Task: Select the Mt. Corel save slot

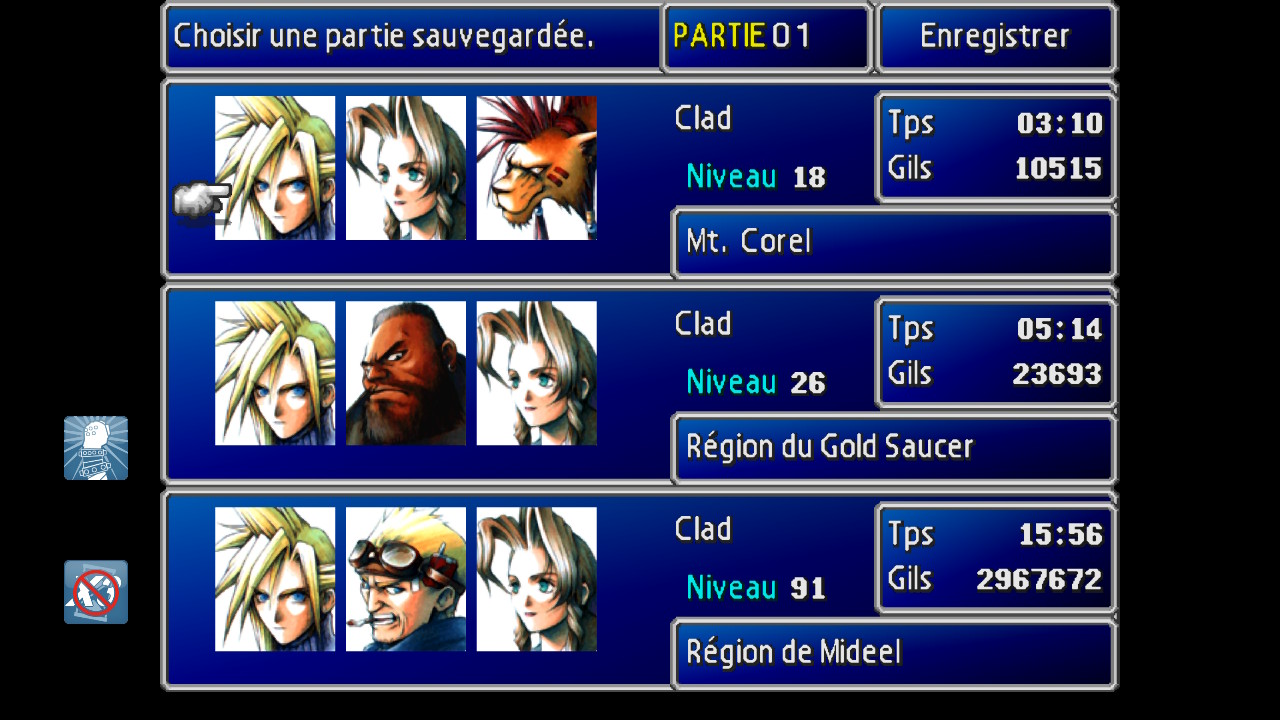Action: pos(640,180)
